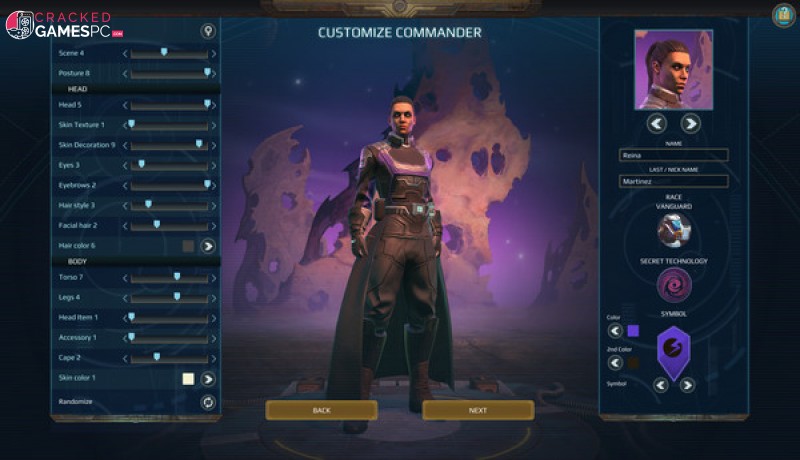Viewport: 800px width, 460px height.
Task: Edit the Last / Nick Name field
Action: [x=673, y=181]
